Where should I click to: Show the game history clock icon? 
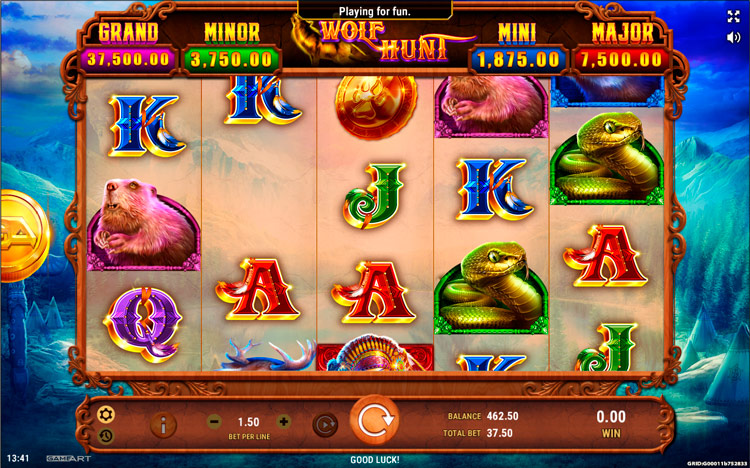106,435
